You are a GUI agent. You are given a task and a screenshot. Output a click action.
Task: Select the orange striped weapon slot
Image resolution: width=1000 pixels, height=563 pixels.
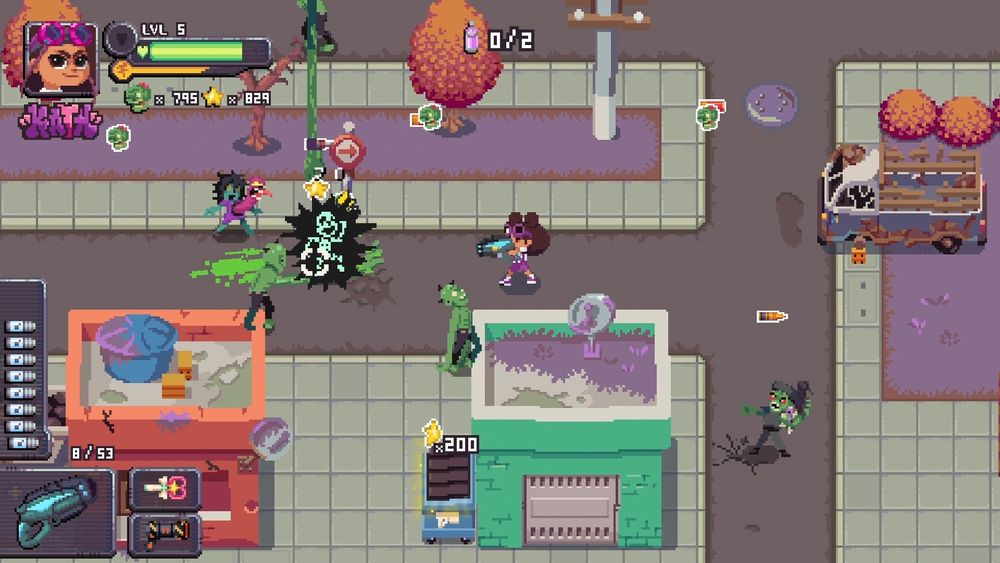165,533
